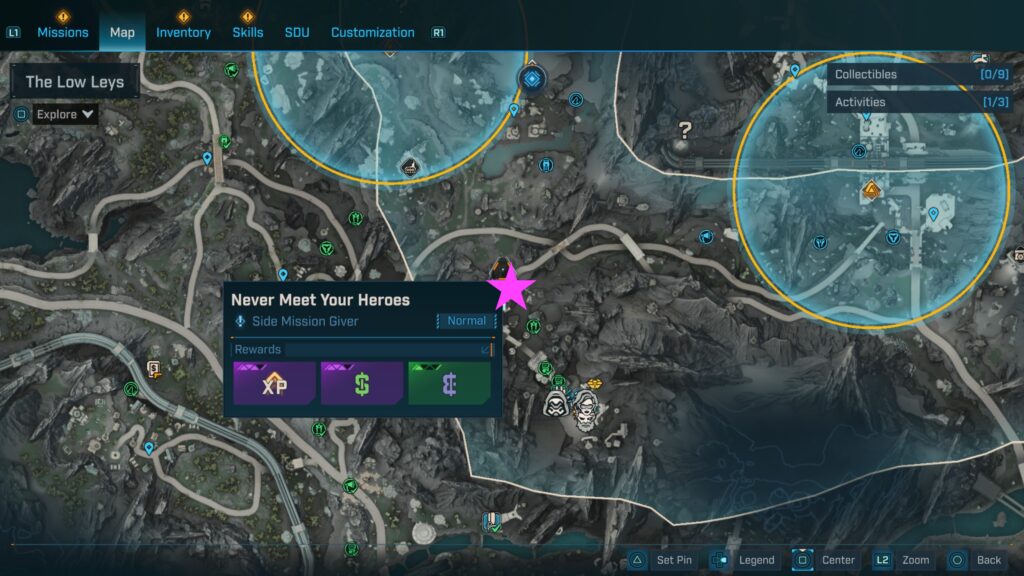Switch to the Customization tab
The width and height of the screenshot is (1024, 576).
point(372,32)
